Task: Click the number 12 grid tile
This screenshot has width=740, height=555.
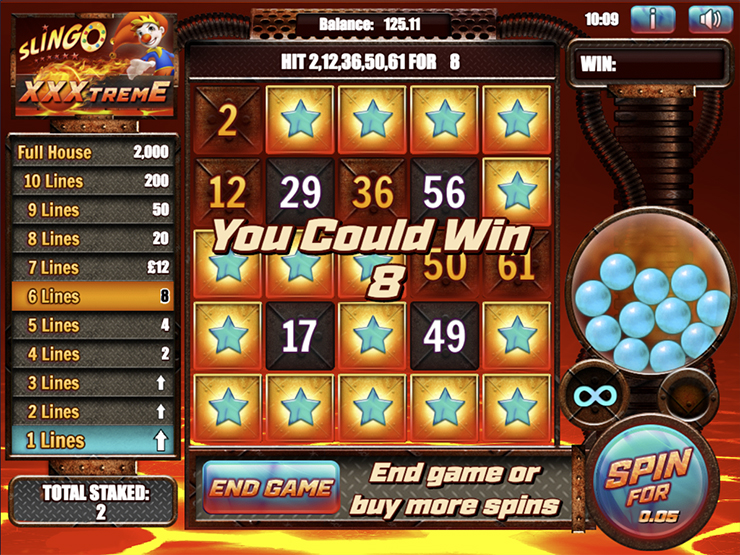Action: click(227, 192)
